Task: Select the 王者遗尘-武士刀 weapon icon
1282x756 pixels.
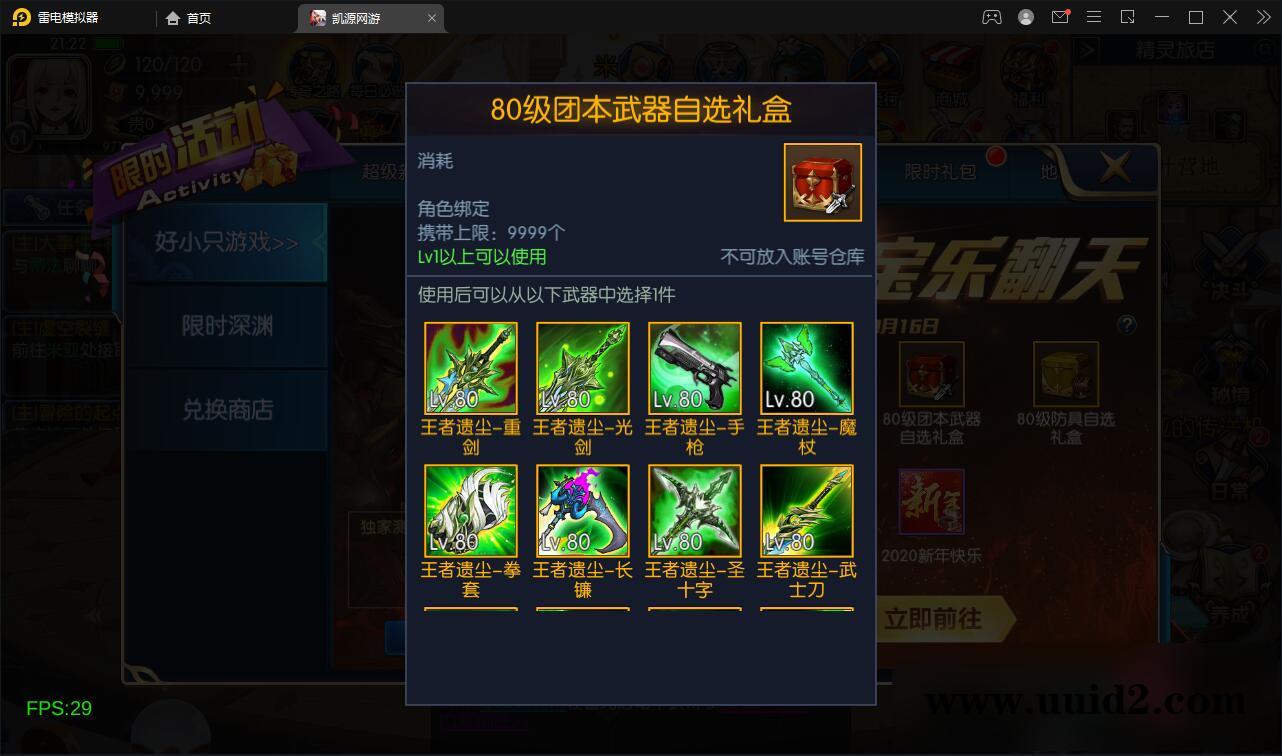Action: (x=806, y=510)
